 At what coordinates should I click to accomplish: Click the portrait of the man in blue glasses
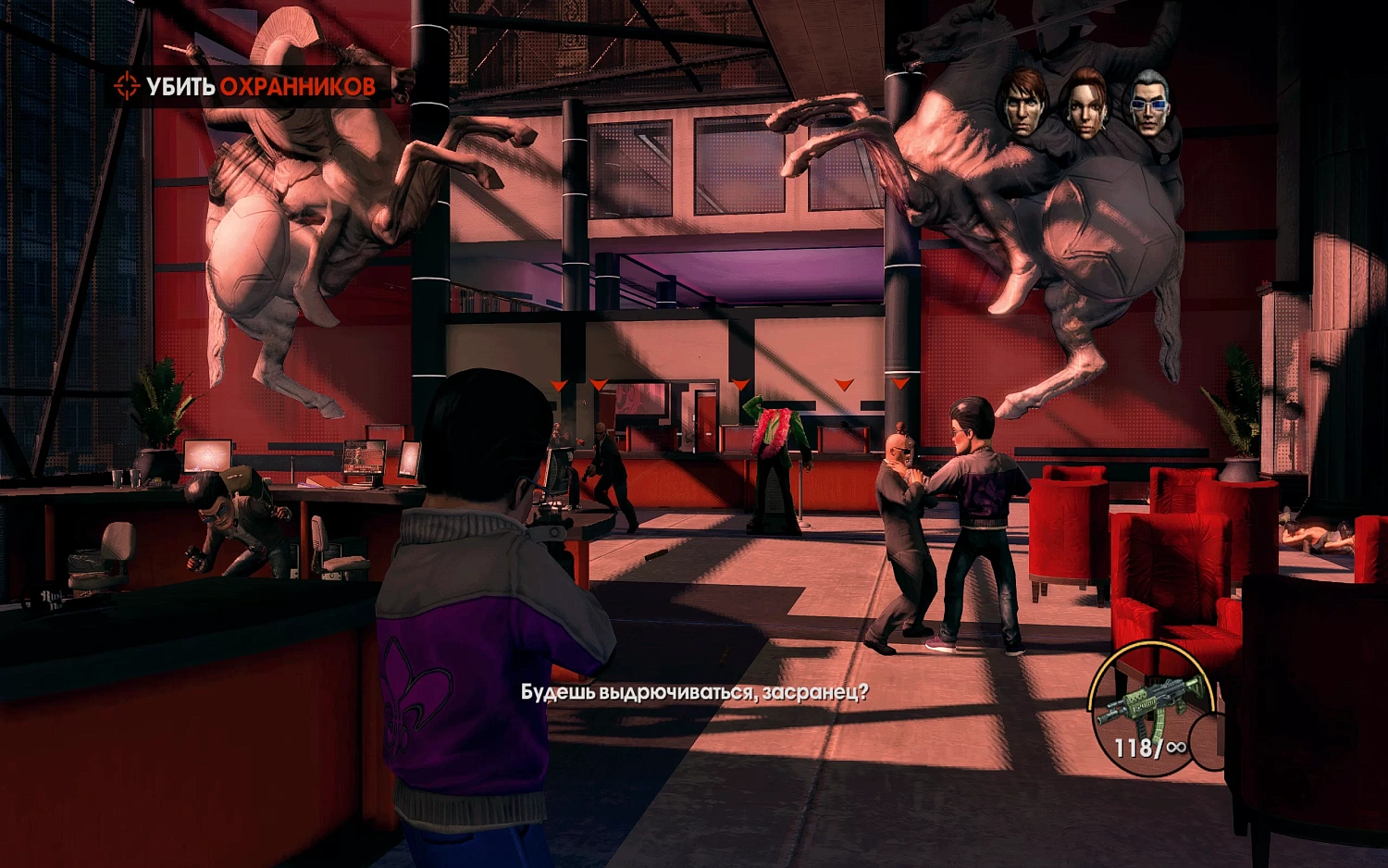[x=1150, y=102]
